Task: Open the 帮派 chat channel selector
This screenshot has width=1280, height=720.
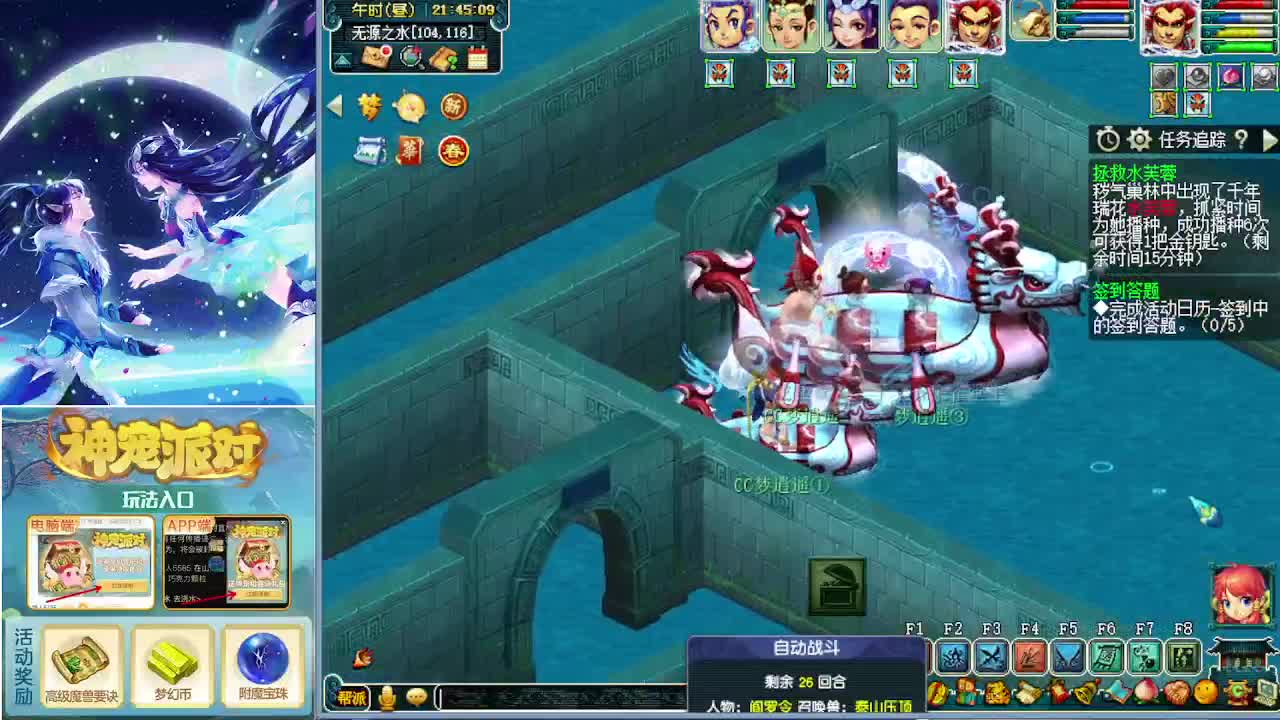Action: coord(352,698)
